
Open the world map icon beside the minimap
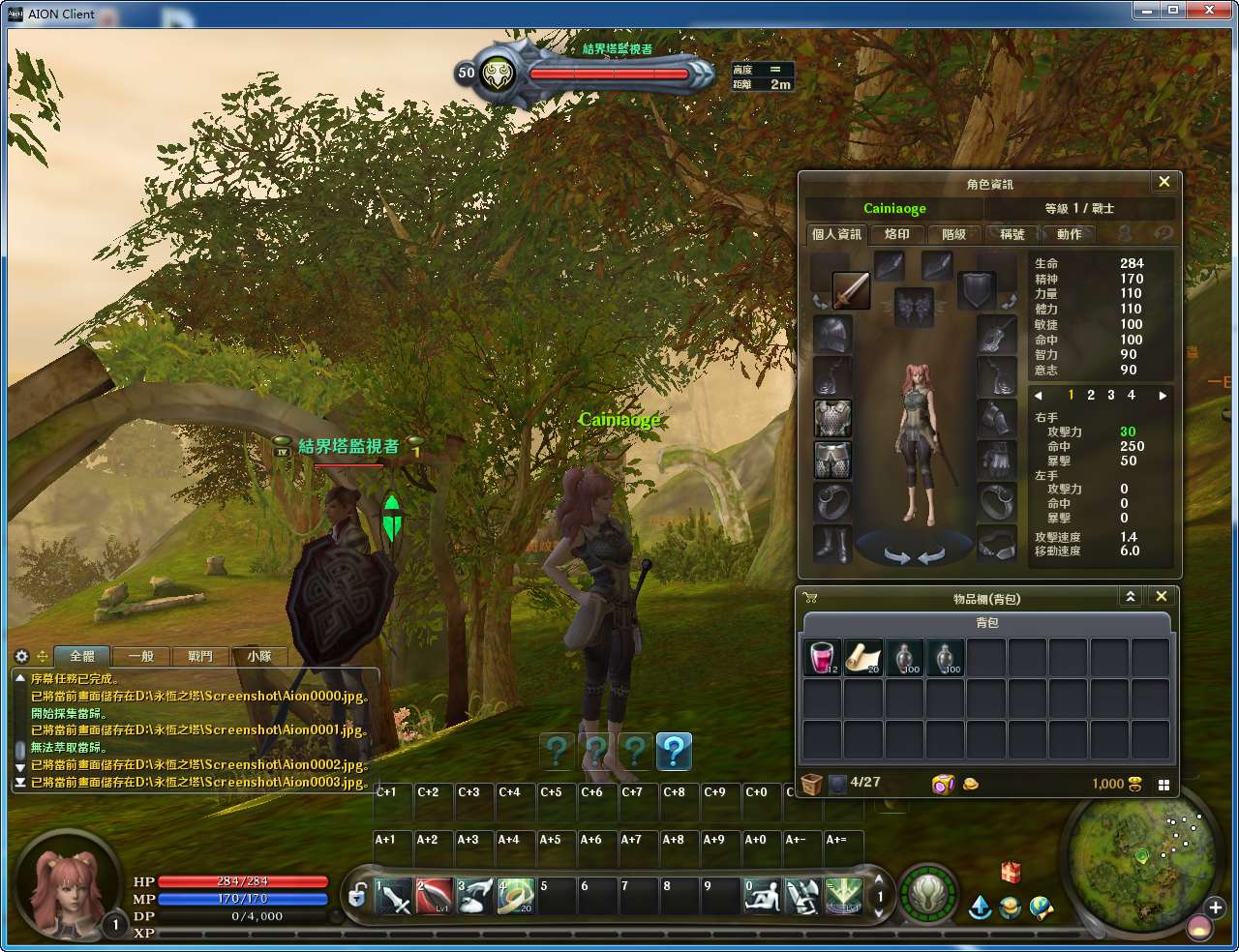coord(1041,907)
